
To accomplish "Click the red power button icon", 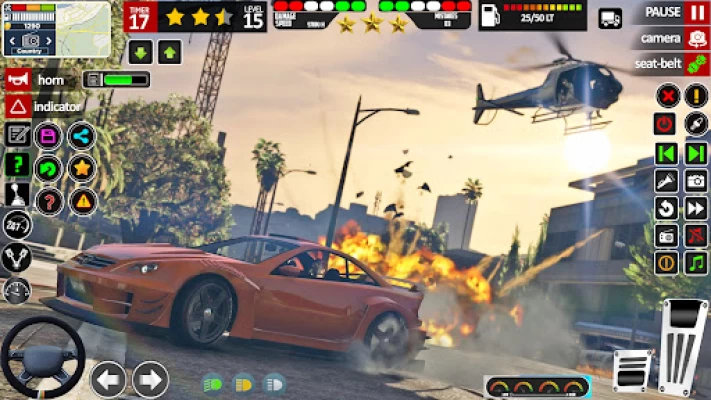I will coord(666,124).
